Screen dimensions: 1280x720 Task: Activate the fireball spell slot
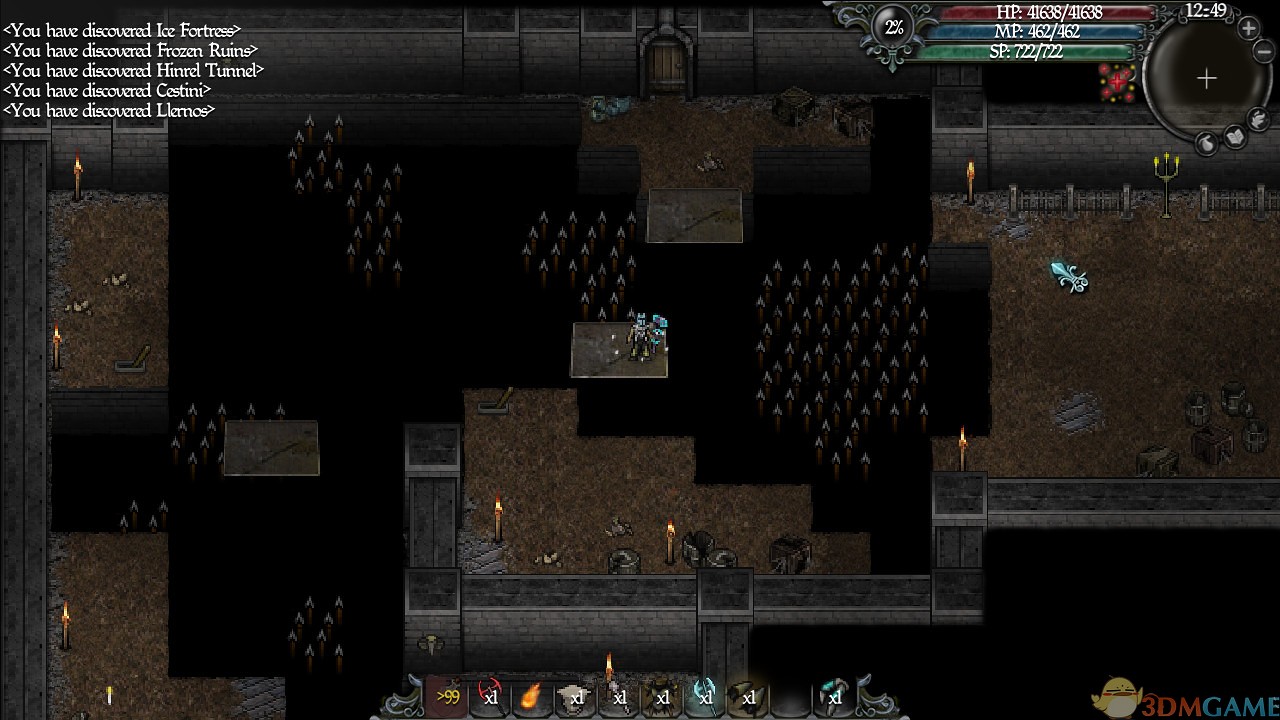[x=532, y=697]
